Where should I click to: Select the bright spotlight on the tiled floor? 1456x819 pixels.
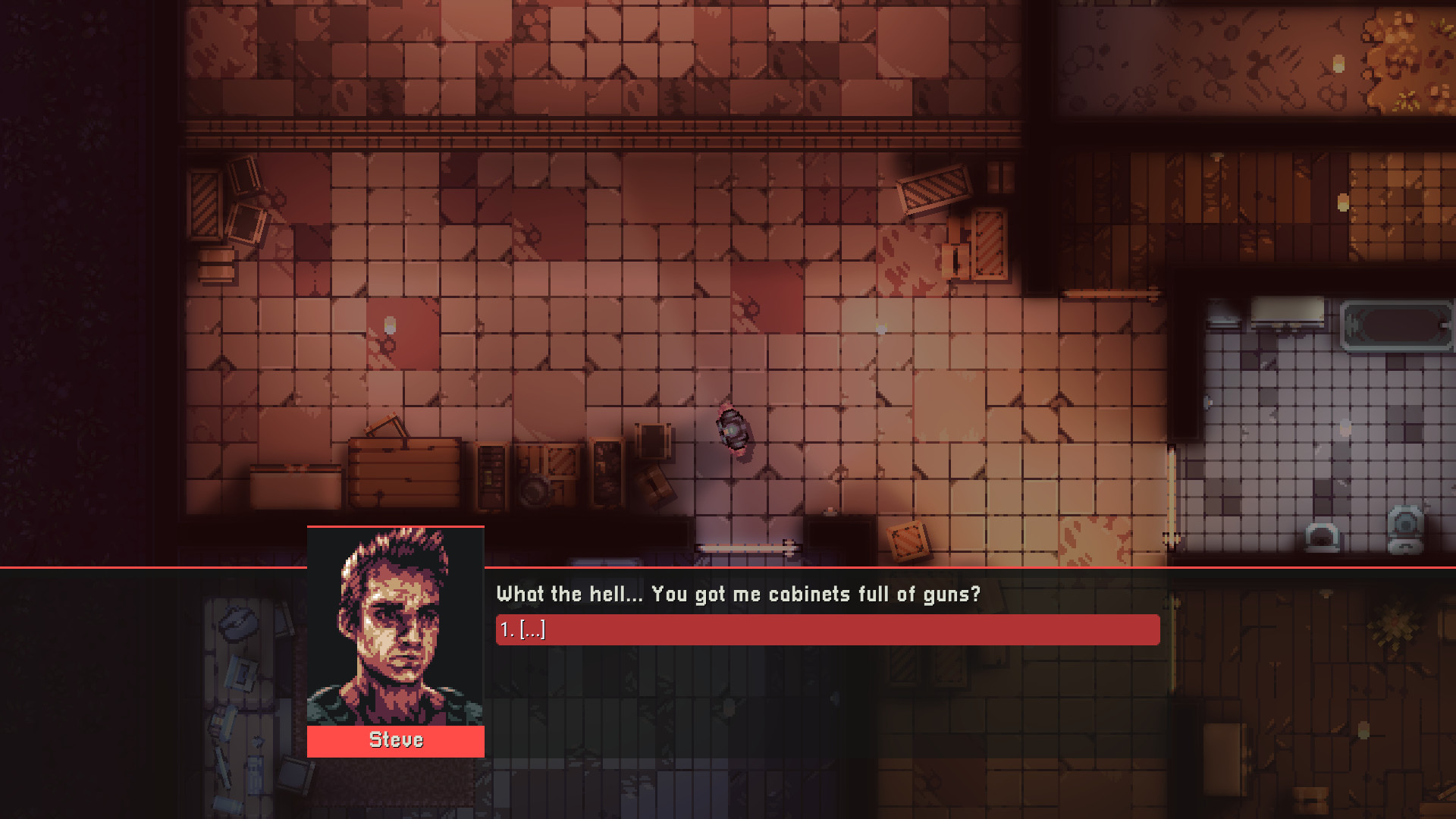point(389,325)
